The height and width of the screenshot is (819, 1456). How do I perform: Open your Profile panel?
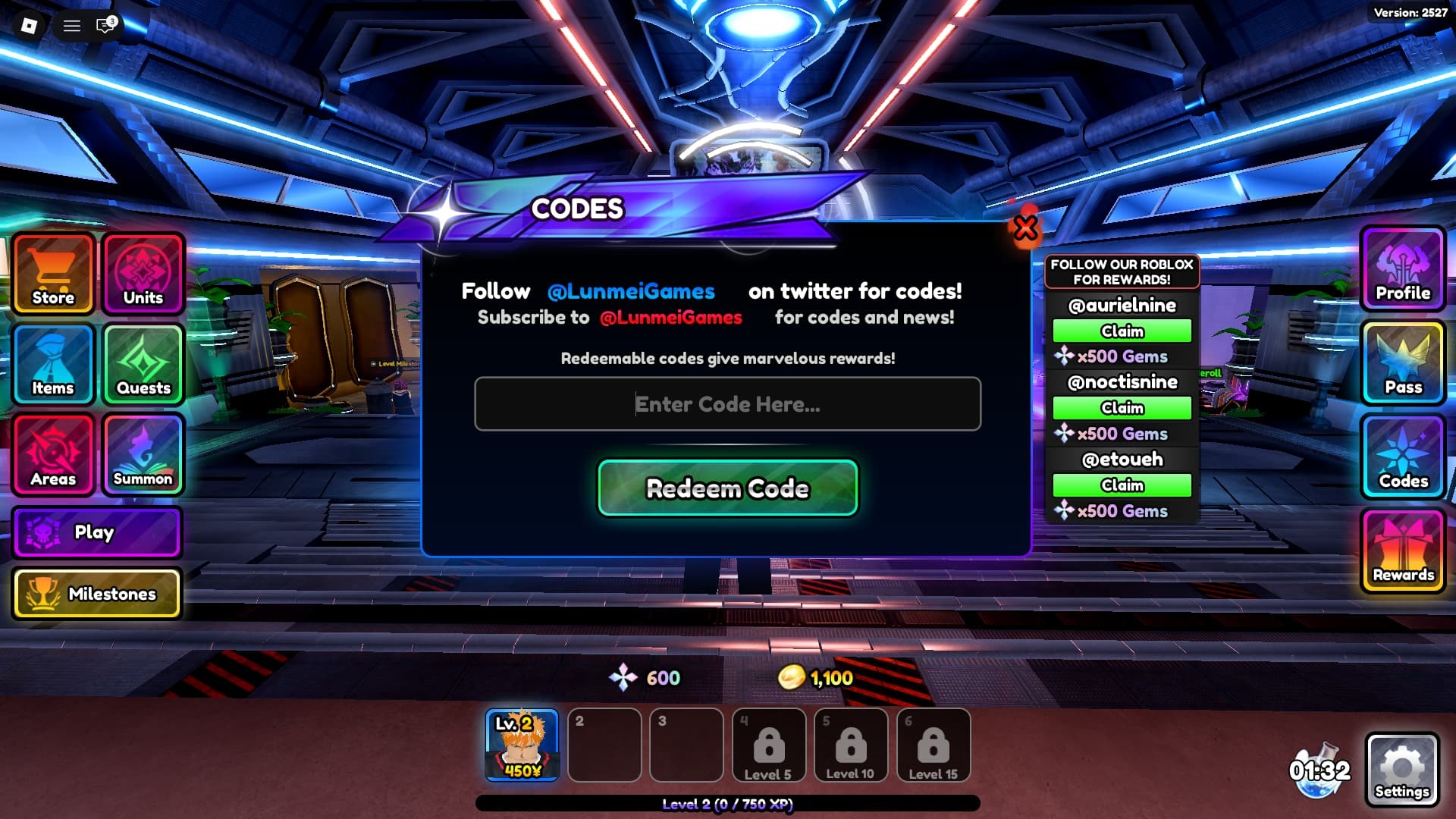click(1402, 270)
